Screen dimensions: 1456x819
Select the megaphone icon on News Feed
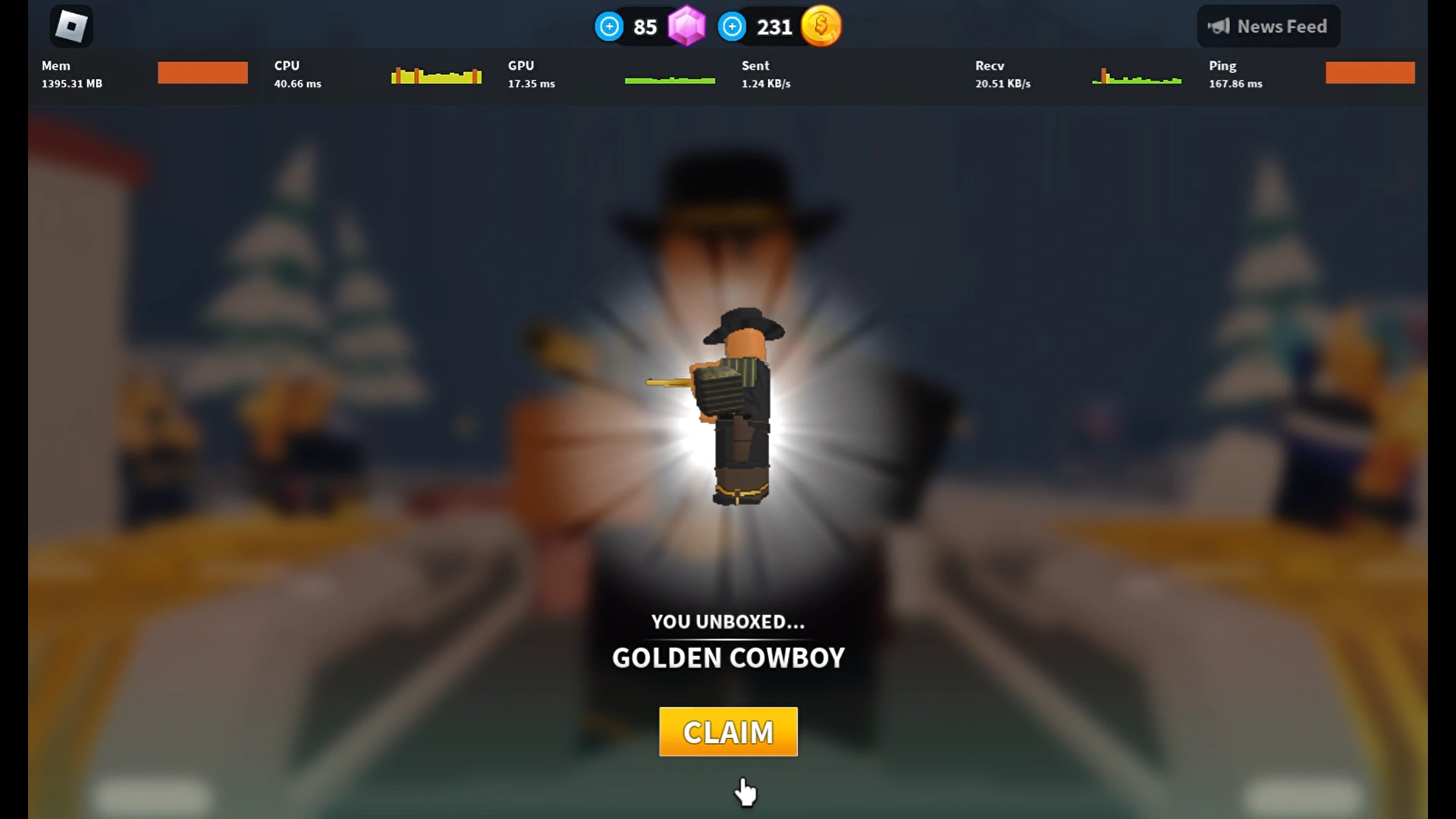1219,25
